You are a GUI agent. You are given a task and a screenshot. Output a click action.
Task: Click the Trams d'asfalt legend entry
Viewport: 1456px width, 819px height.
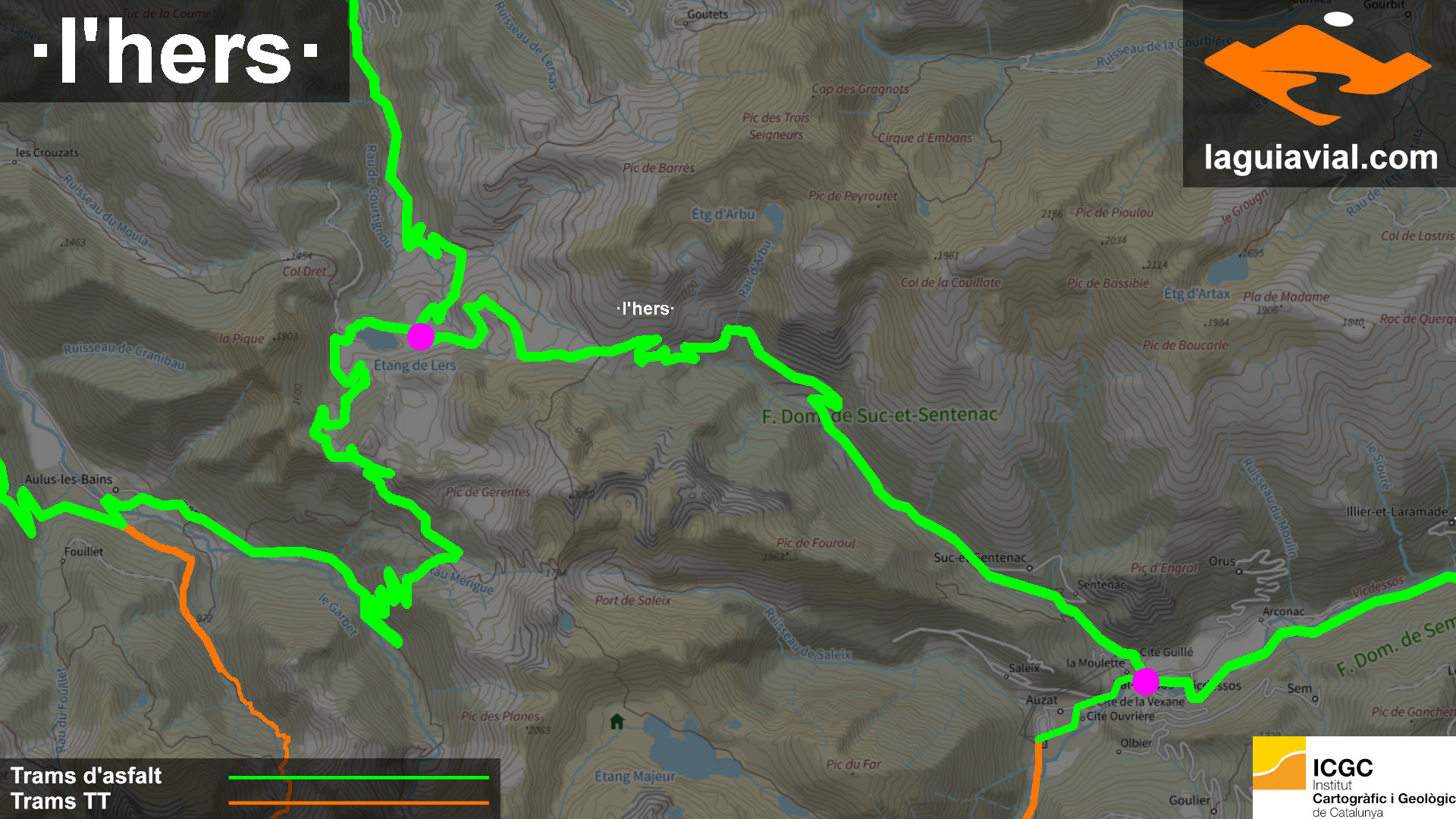point(86,776)
